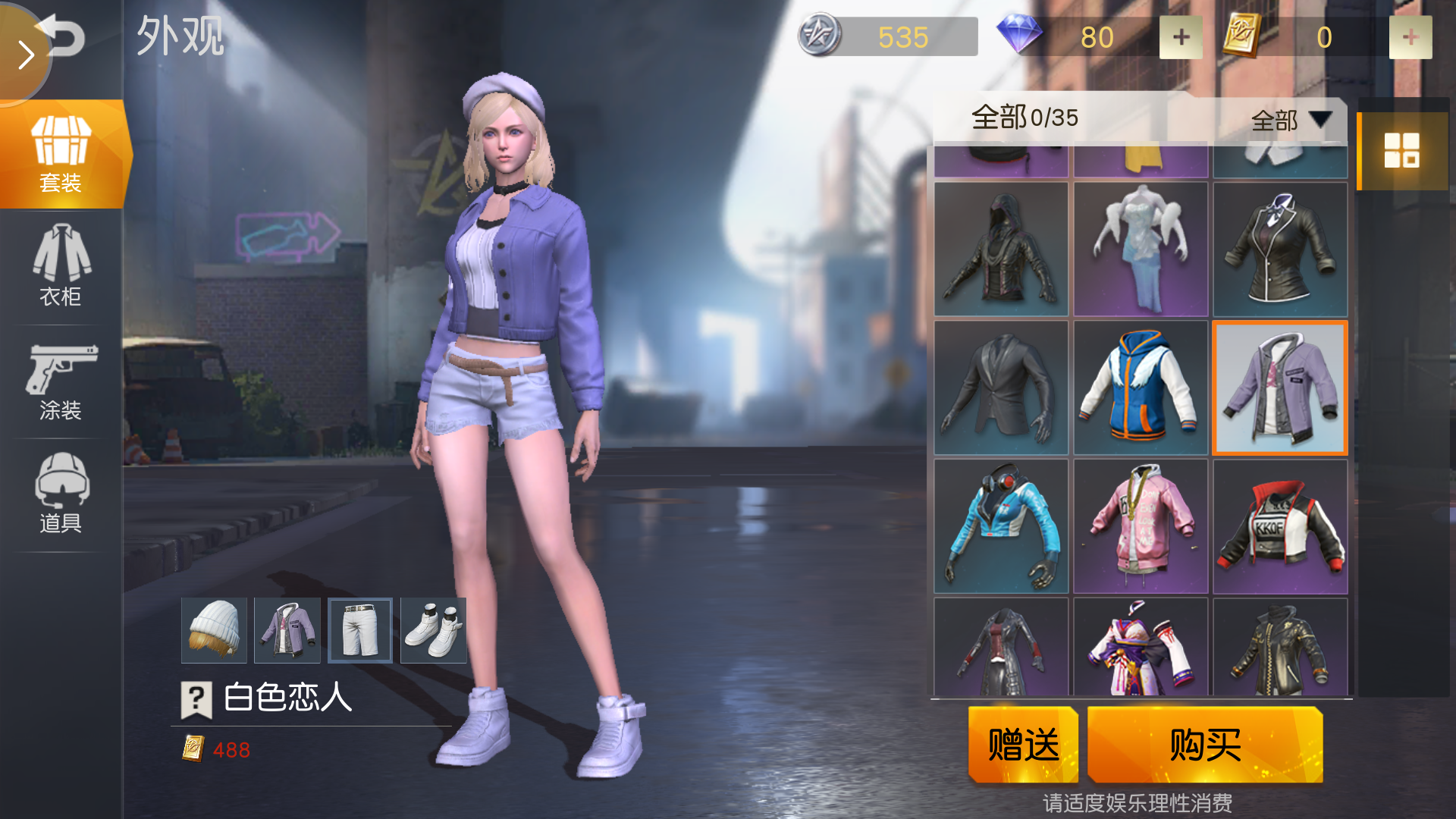Preview the white sneakers piece
The image size is (1456, 819).
click(x=433, y=630)
